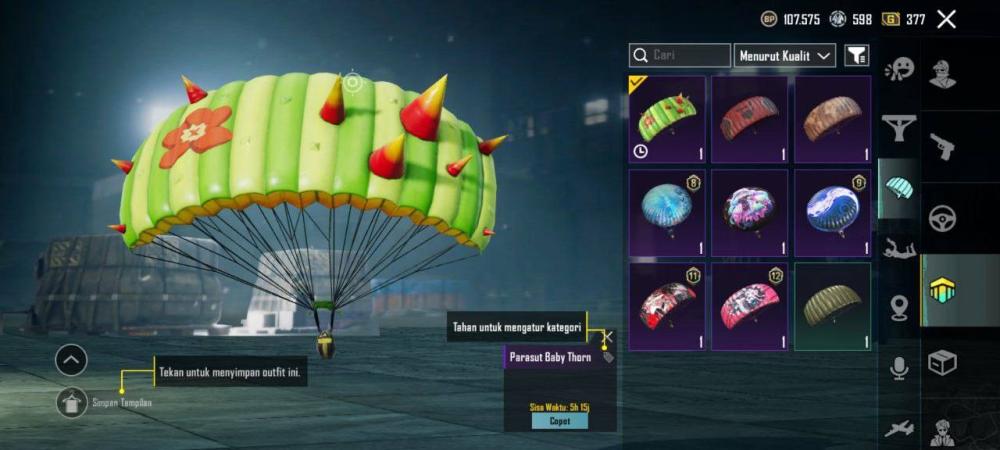
Task: Pick the red parachute with badge 11
Action: 667,306
